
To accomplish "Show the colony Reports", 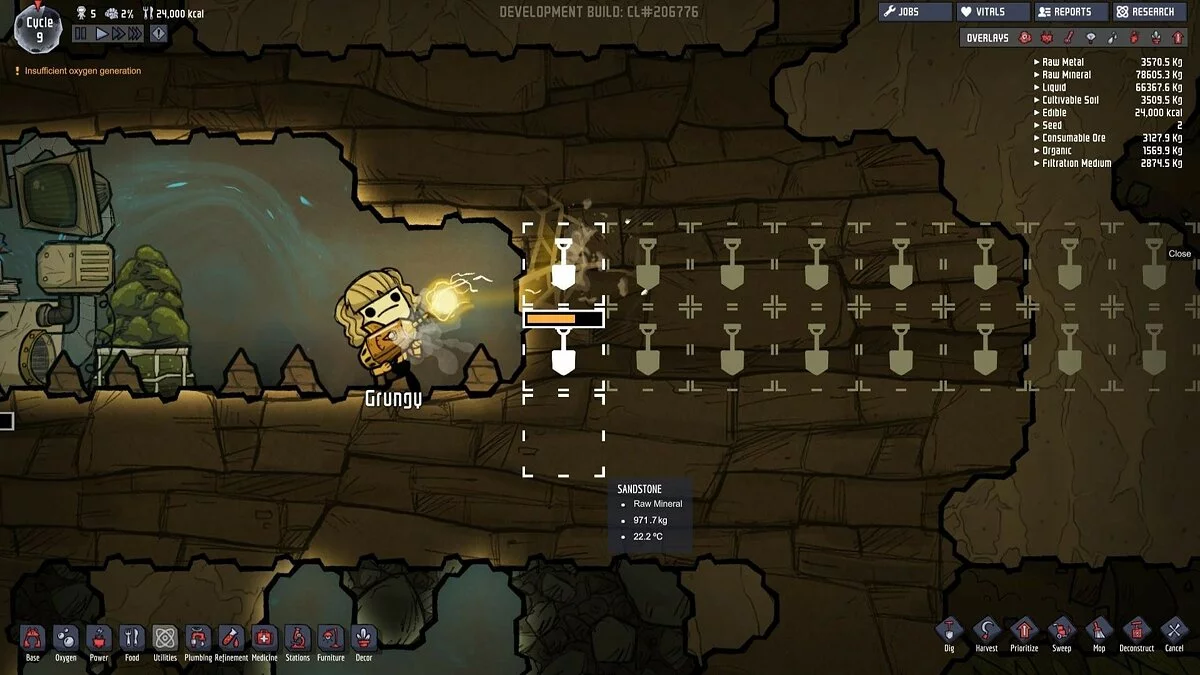I will [1070, 12].
